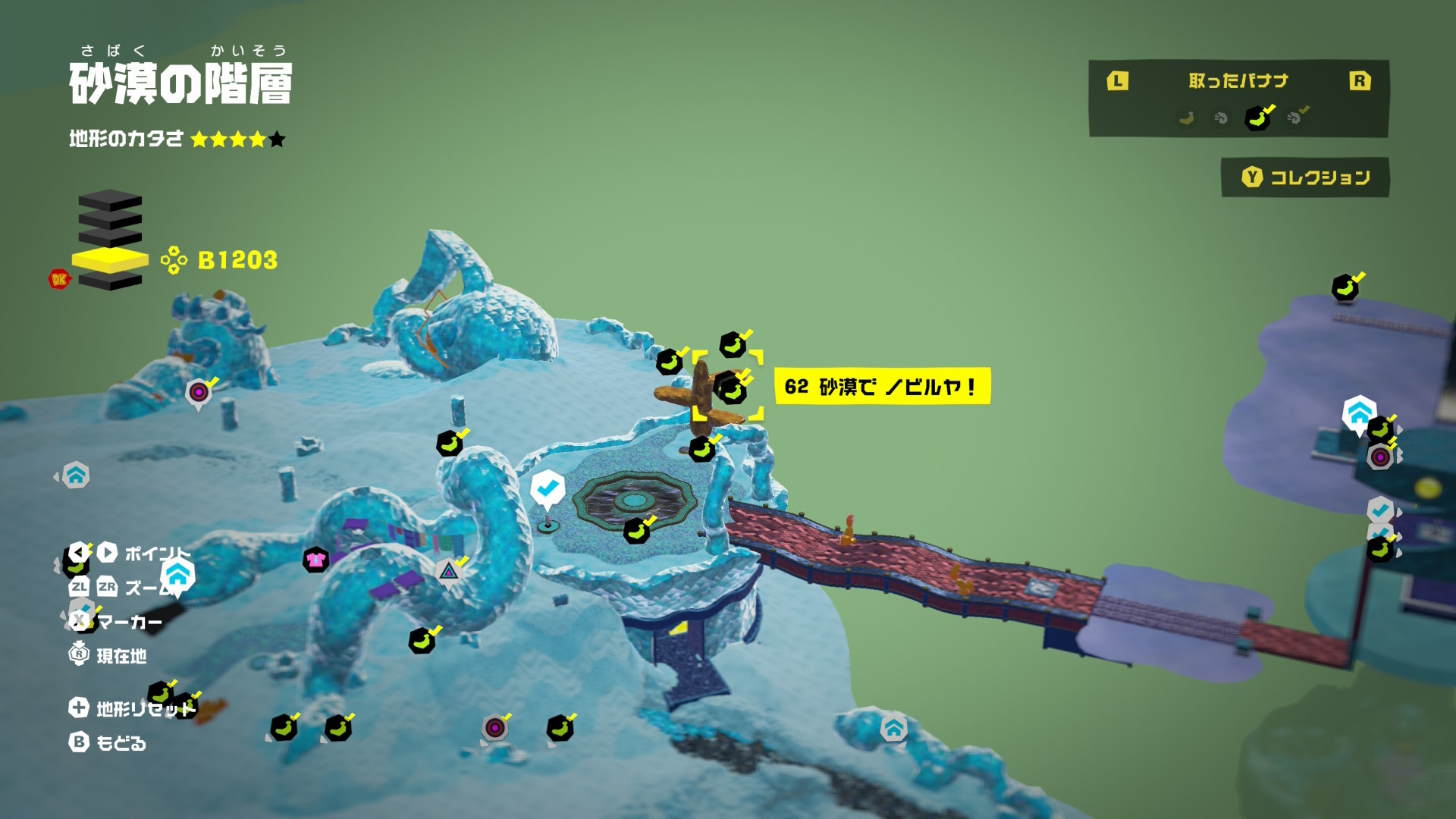Image resolution: width=1456 pixels, height=819 pixels.
Task: Open the コレクション collection screen
Action: 1305,177
